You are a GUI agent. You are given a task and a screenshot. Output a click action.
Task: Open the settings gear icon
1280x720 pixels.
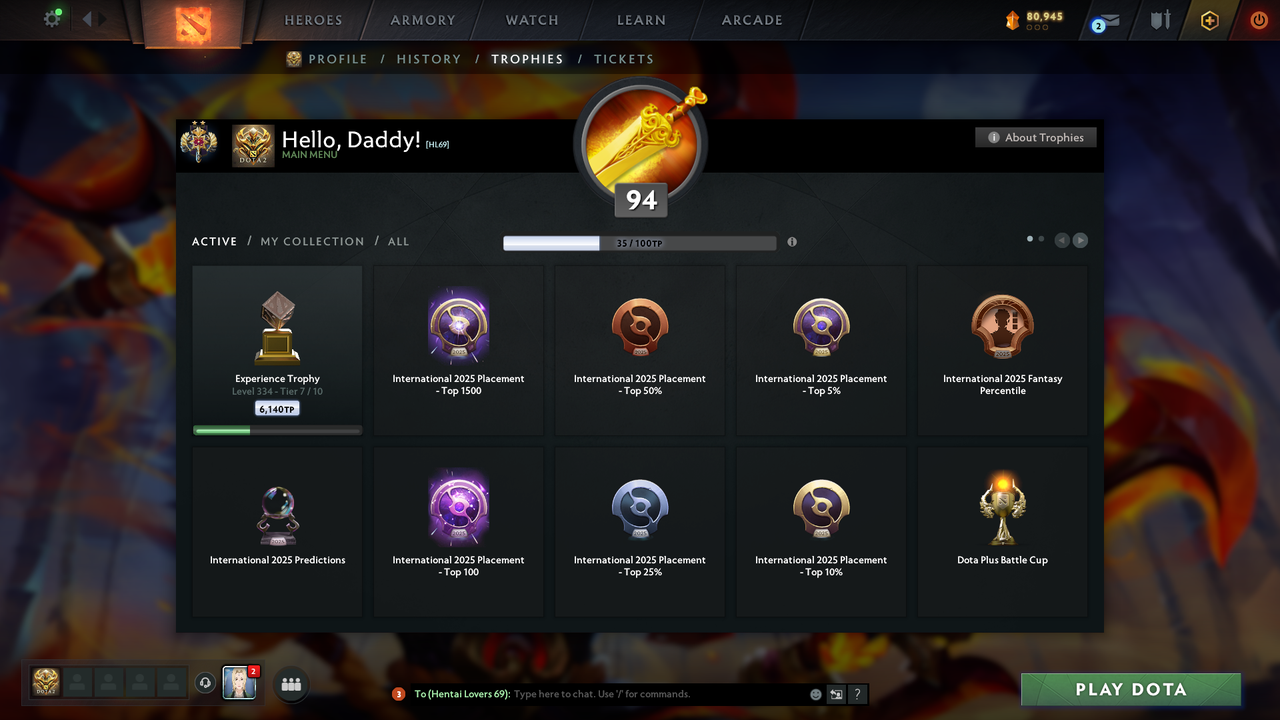(x=52, y=17)
